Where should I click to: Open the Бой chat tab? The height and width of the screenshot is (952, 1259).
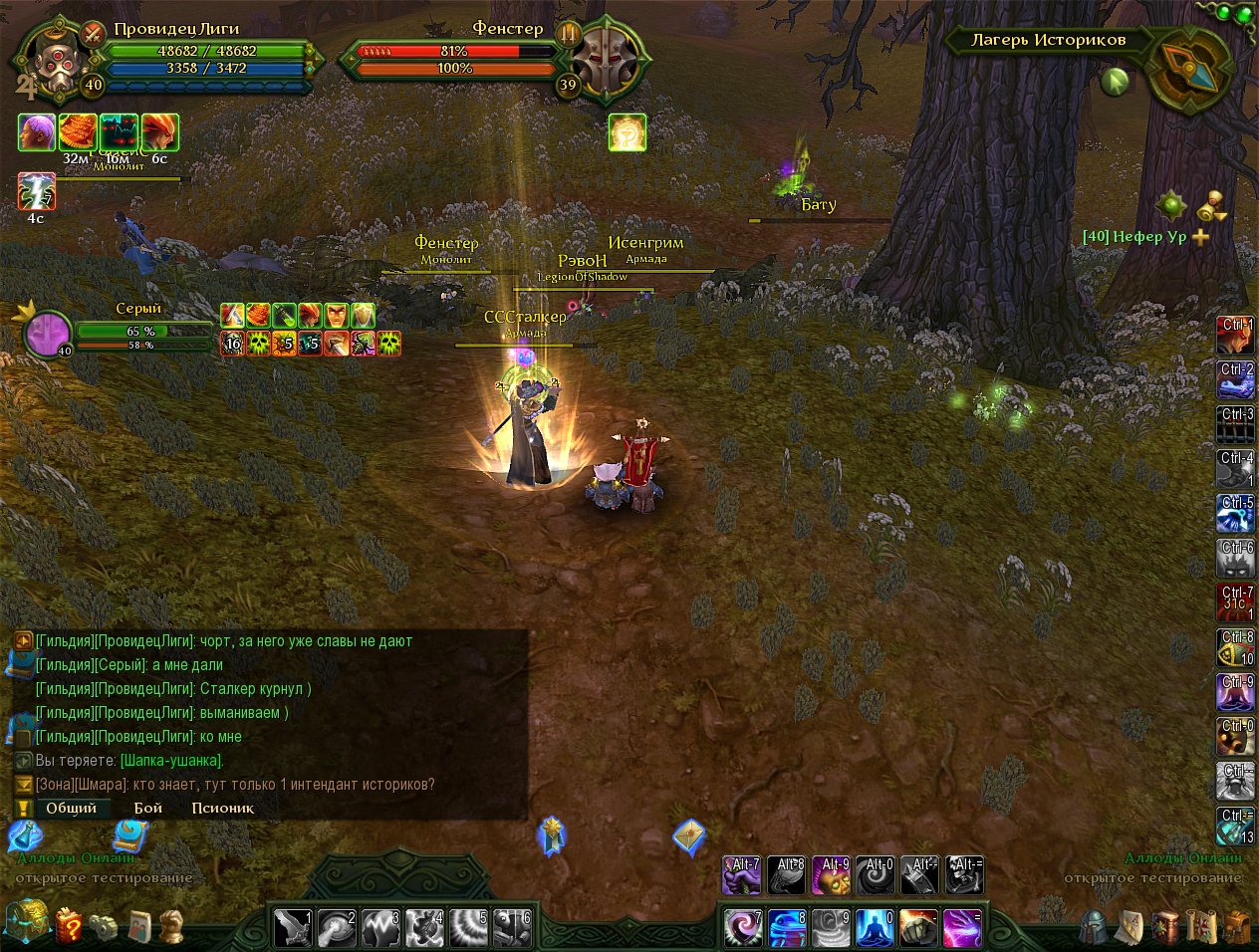pyautogui.click(x=148, y=808)
